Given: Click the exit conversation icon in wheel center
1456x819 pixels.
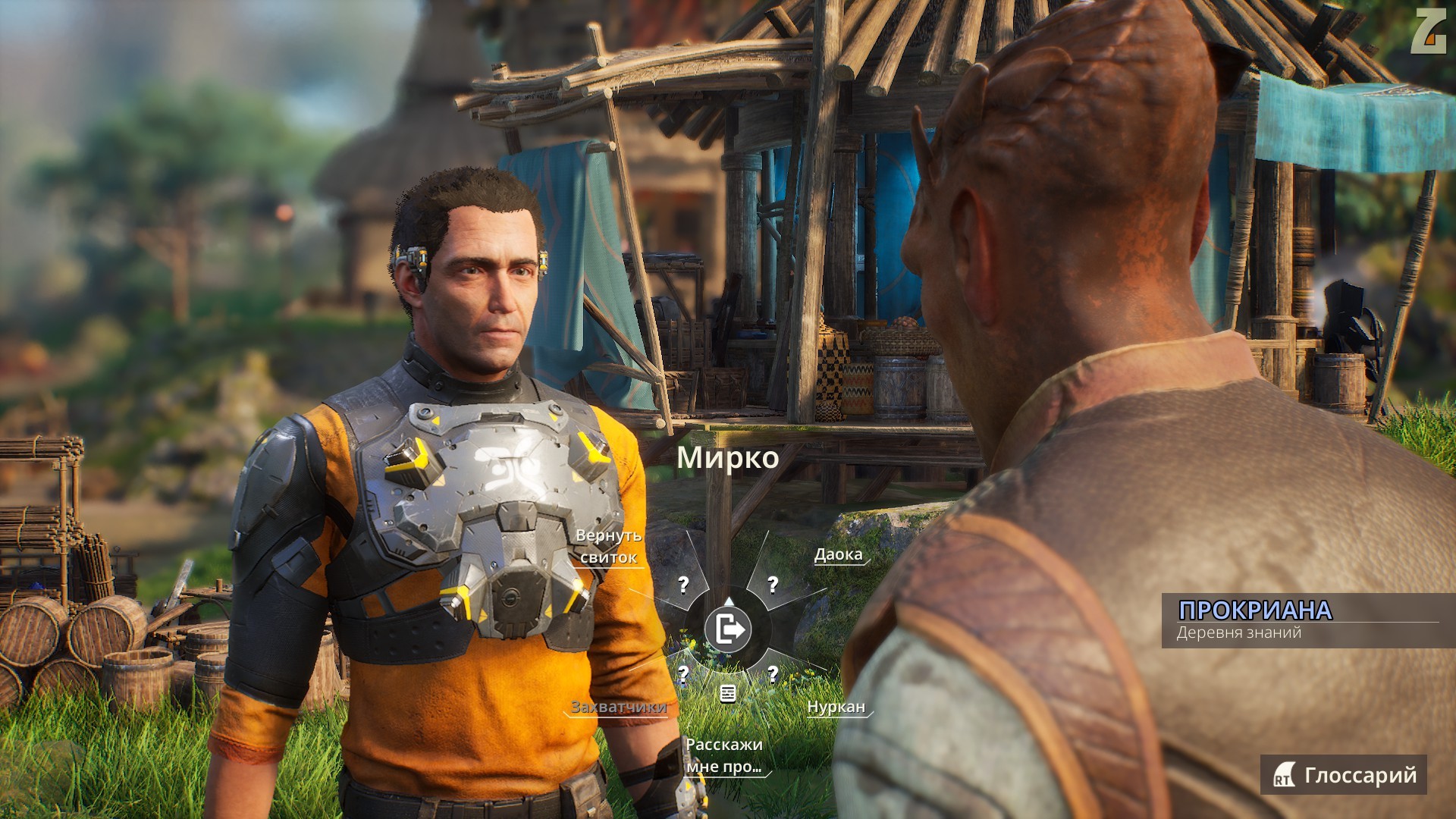Looking at the screenshot, I should (x=728, y=629).
